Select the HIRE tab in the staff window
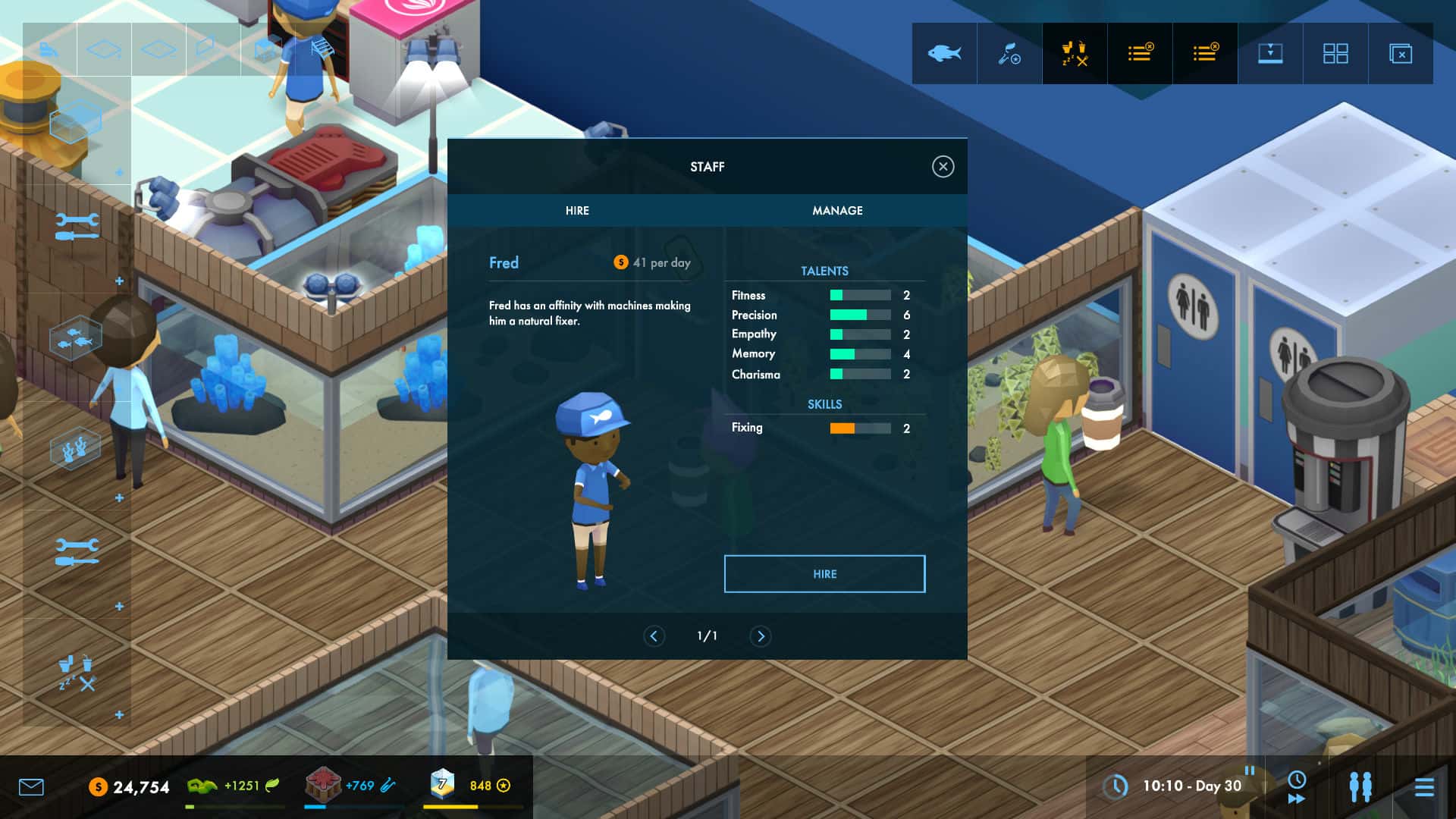 click(577, 211)
